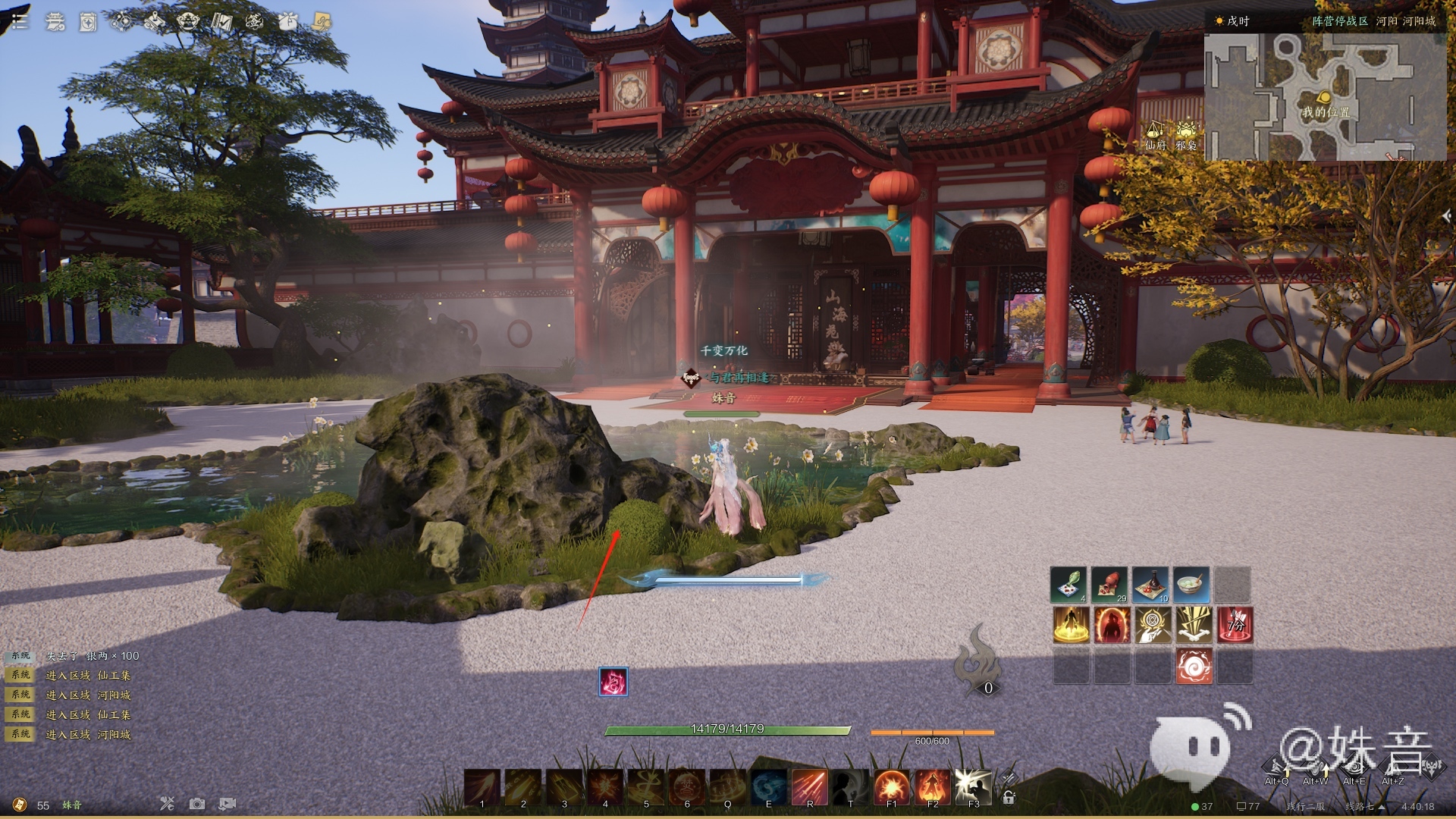1456x819 pixels.
Task: Cast the red flying swords skill on R
Action: pyautogui.click(x=809, y=786)
